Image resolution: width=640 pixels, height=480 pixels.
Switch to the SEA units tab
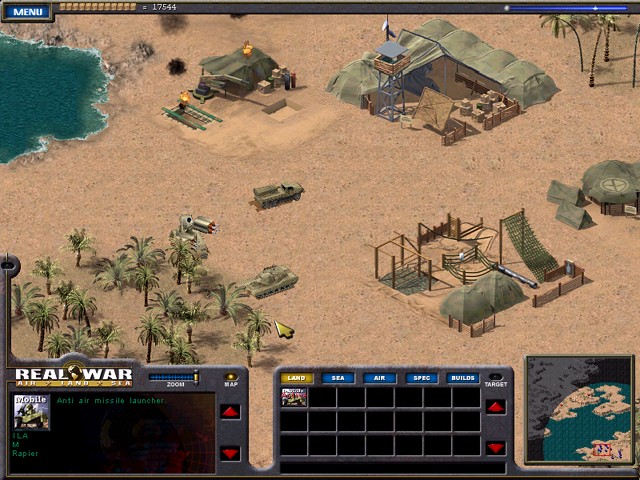pos(338,378)
